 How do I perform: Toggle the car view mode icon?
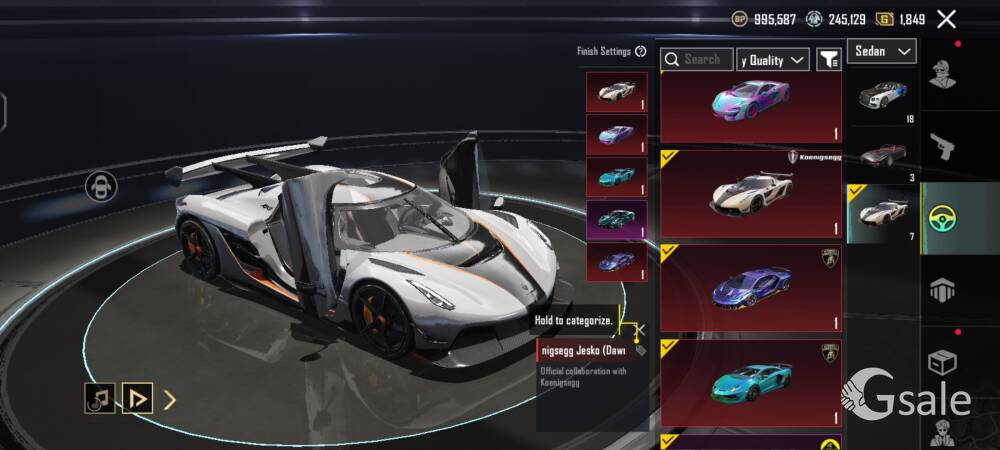pos(102,186)
